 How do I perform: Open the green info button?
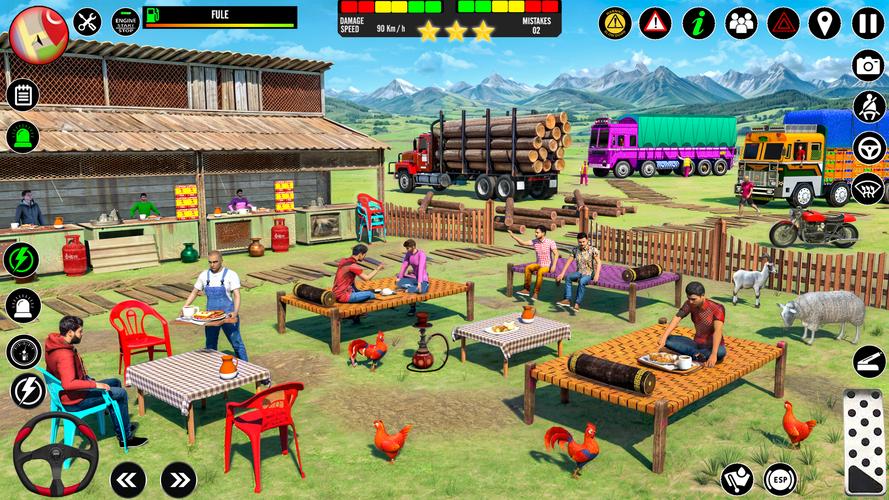pyautogui.click(x=698, y=22)
